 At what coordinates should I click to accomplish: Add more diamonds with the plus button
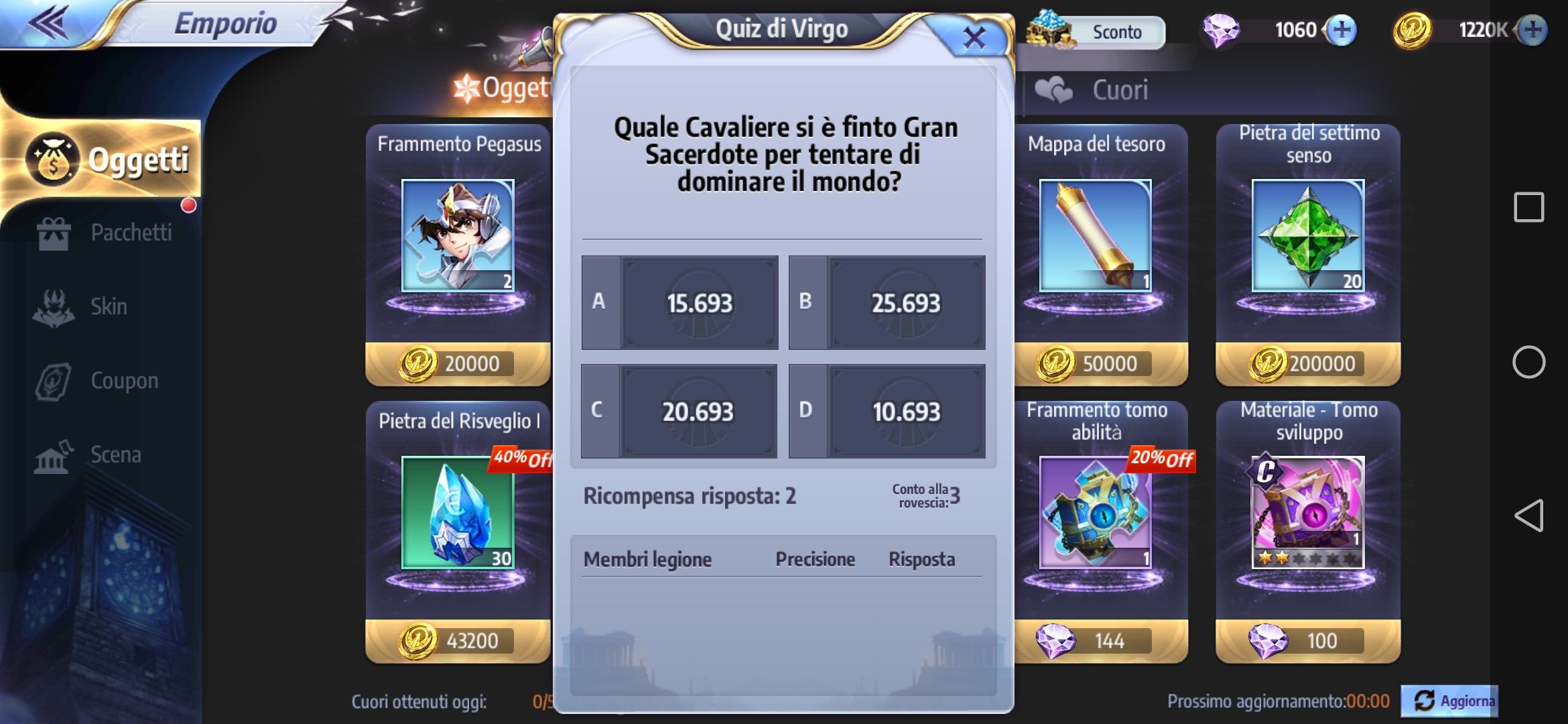point(1342,30)
